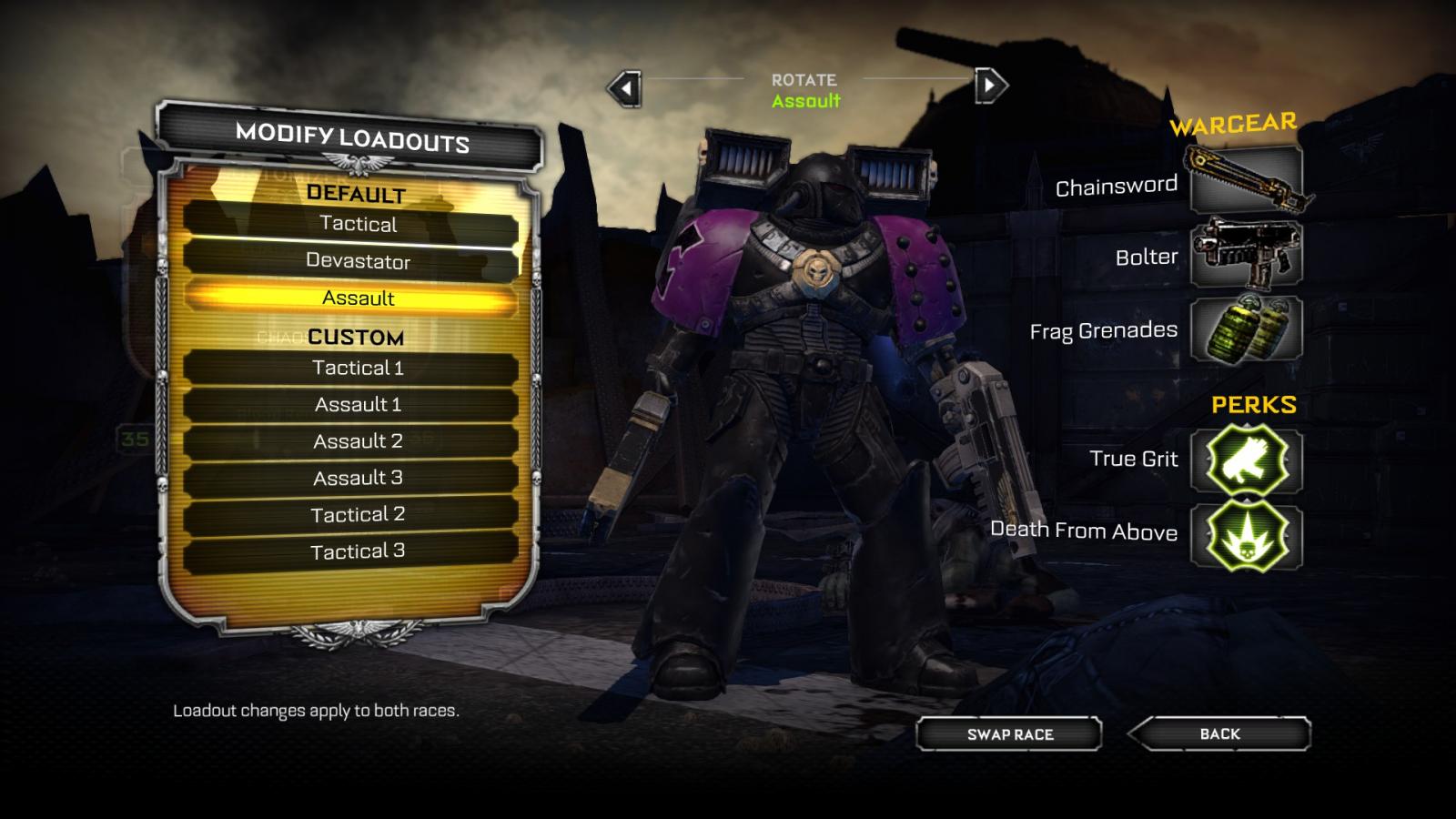Go back with the Back button
Image resolution: width=1456 pixels, height=819 pixels.
tap(1219, 733)
